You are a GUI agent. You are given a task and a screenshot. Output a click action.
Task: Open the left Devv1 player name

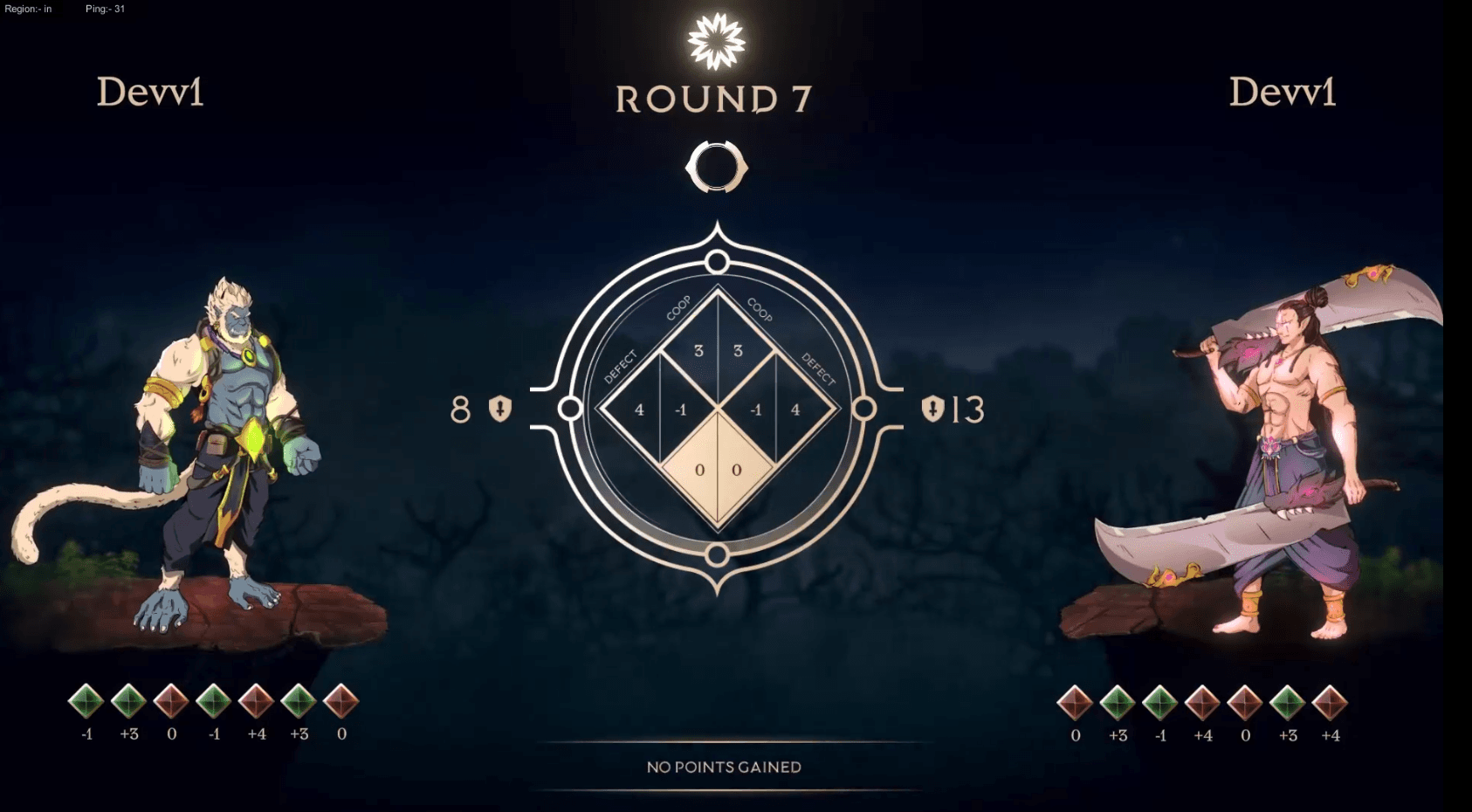click(150, 93)
